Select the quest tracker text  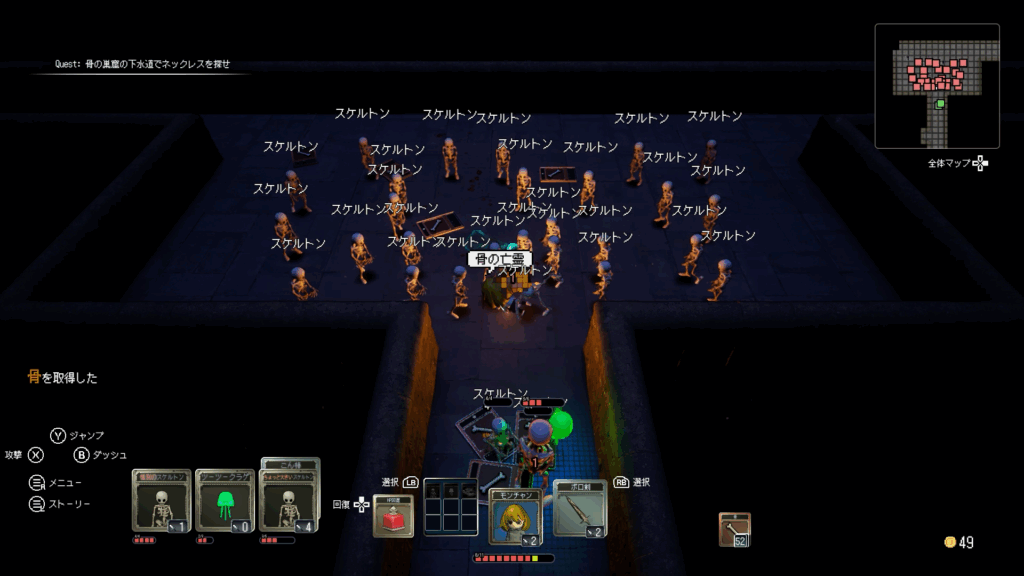point(142,64)
